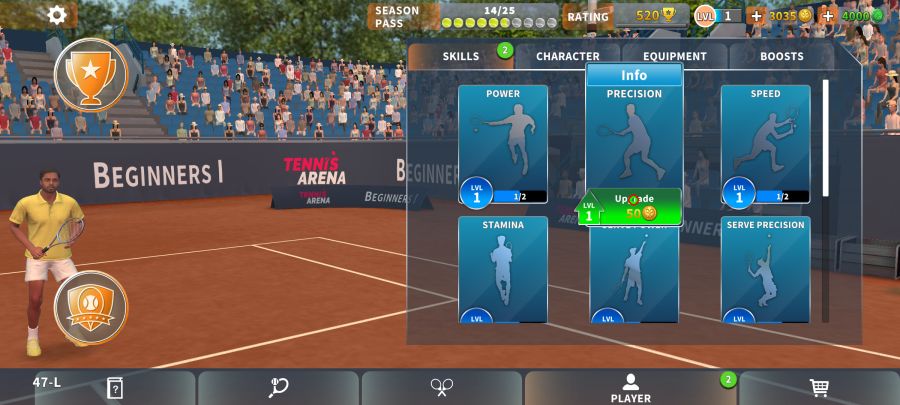This screenshot has width=900, height=405.
Task: Switch to the Equipment tab
Action: pos(674,57)
